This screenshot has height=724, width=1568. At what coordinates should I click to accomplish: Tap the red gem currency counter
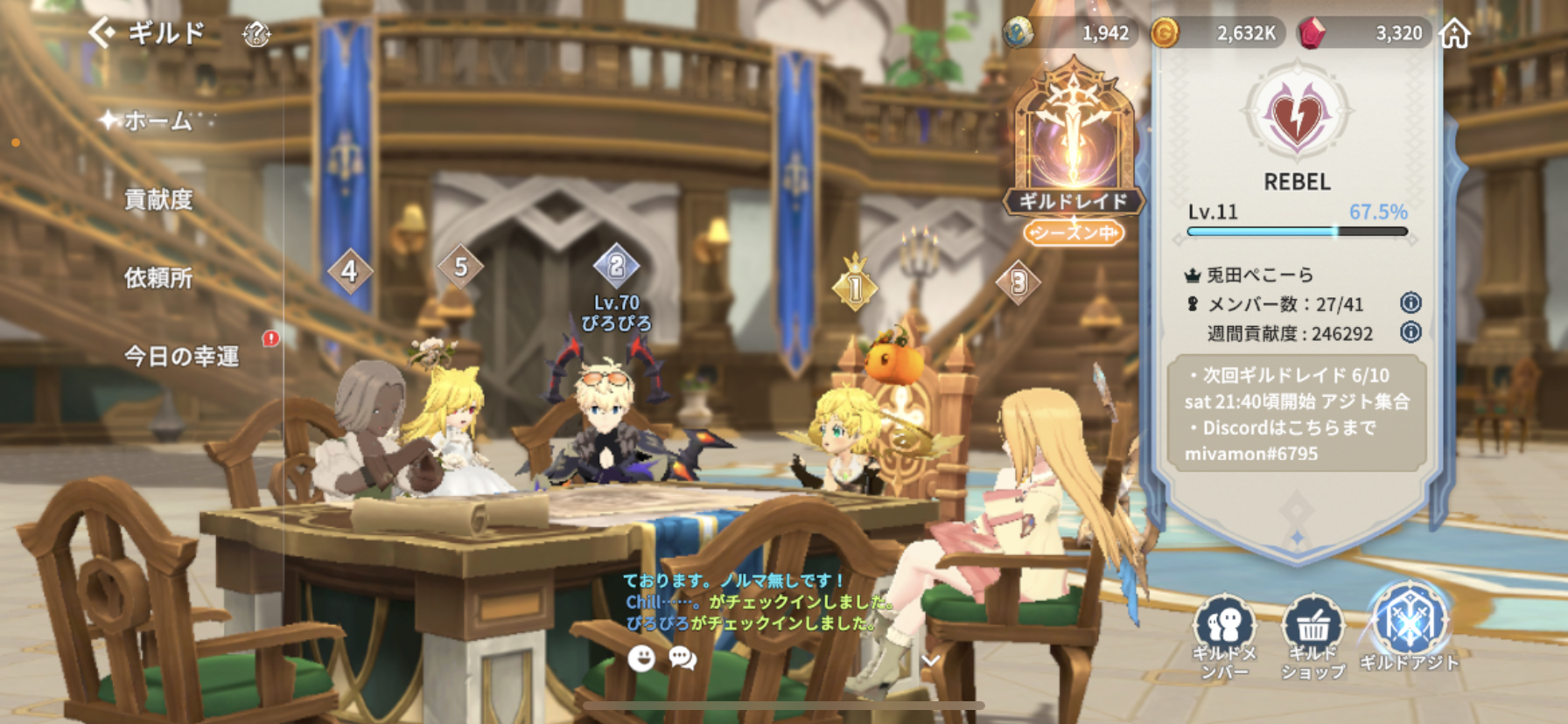[1363, 33]
